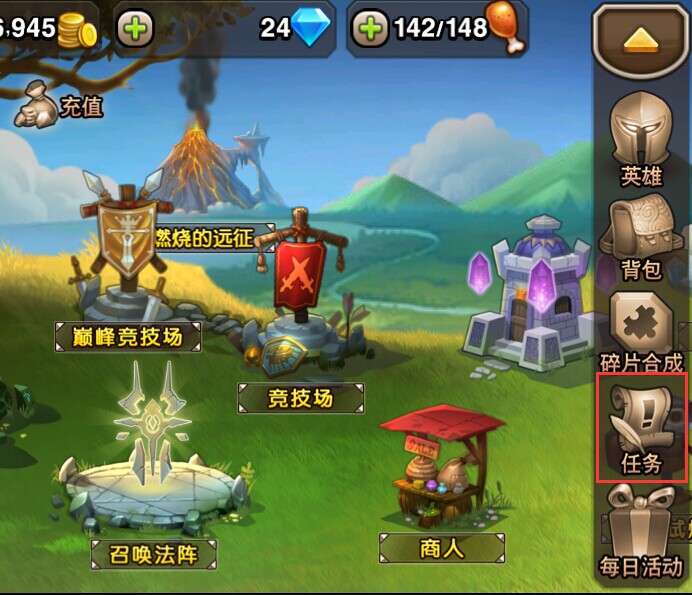
Task: Add stamina with the plus beside the drumstick
Action: coord(370,29)
